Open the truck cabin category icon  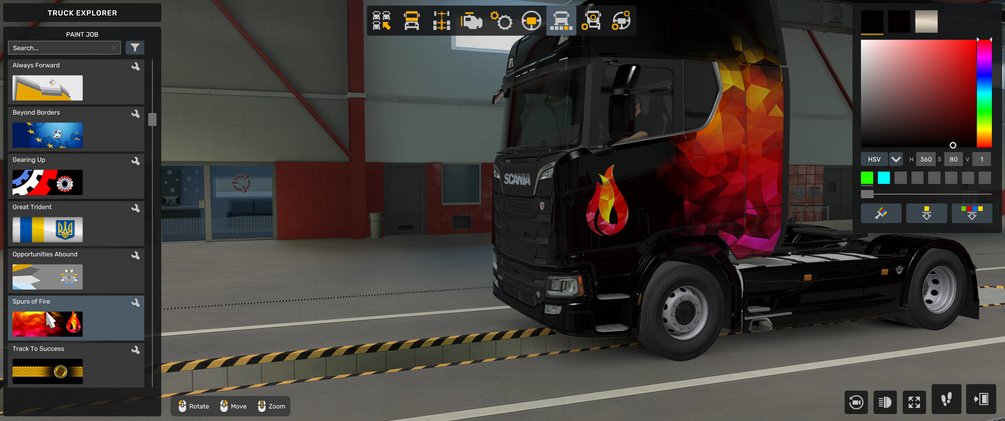tap(411, 21)
